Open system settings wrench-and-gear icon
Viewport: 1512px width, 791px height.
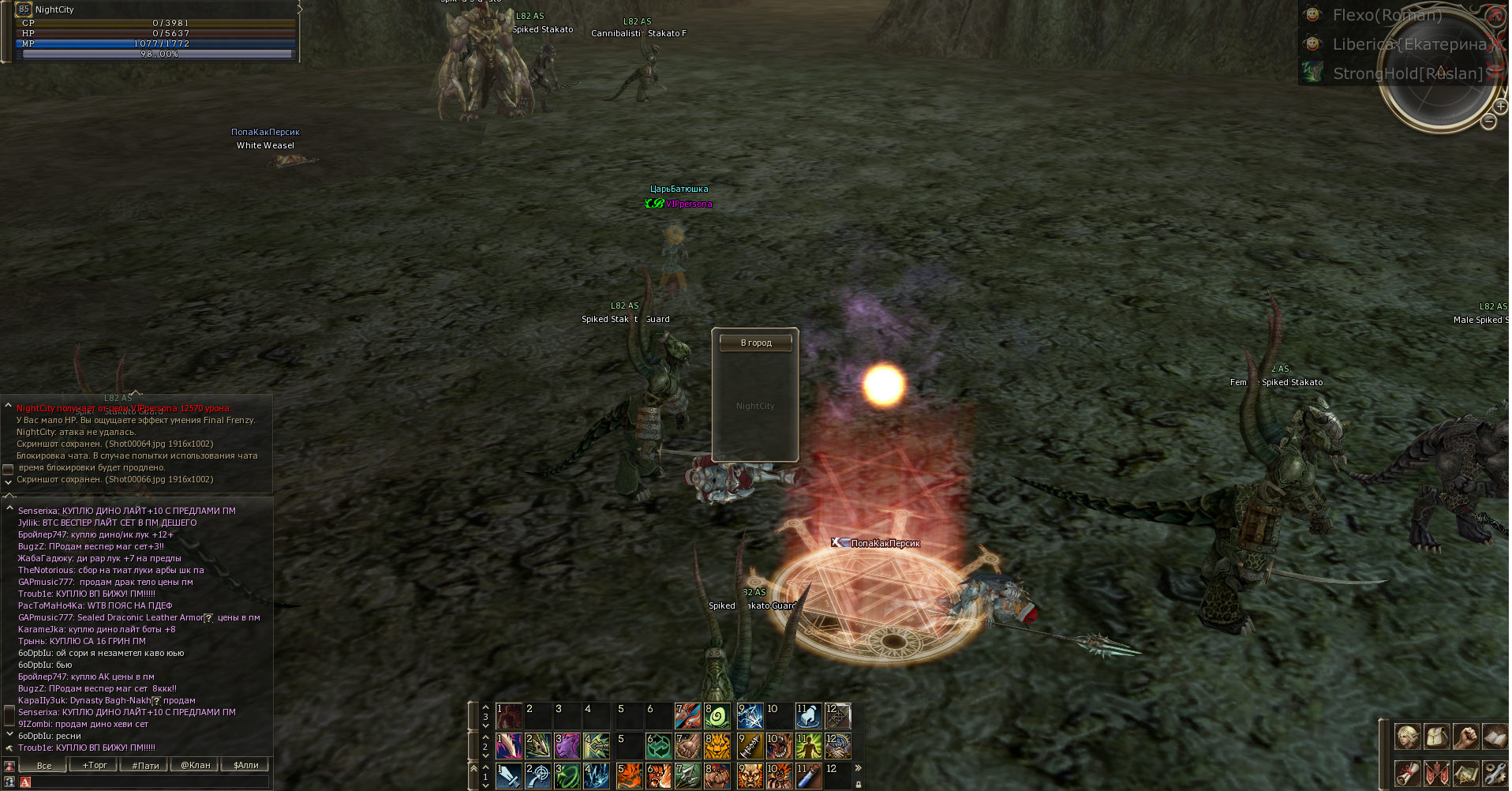point(1494,773)
